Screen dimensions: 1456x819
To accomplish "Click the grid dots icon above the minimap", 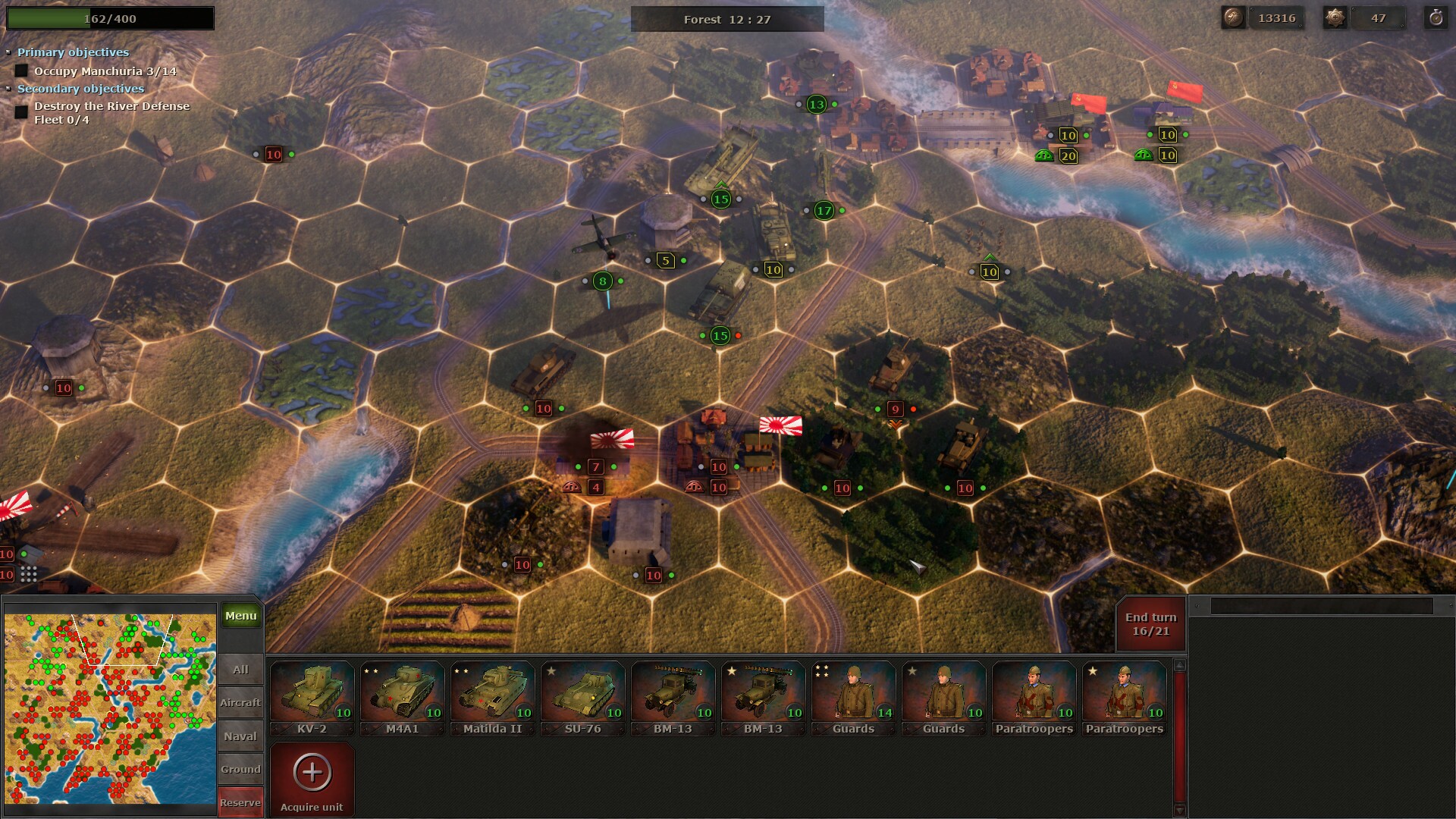I will (x=30, y=575).
